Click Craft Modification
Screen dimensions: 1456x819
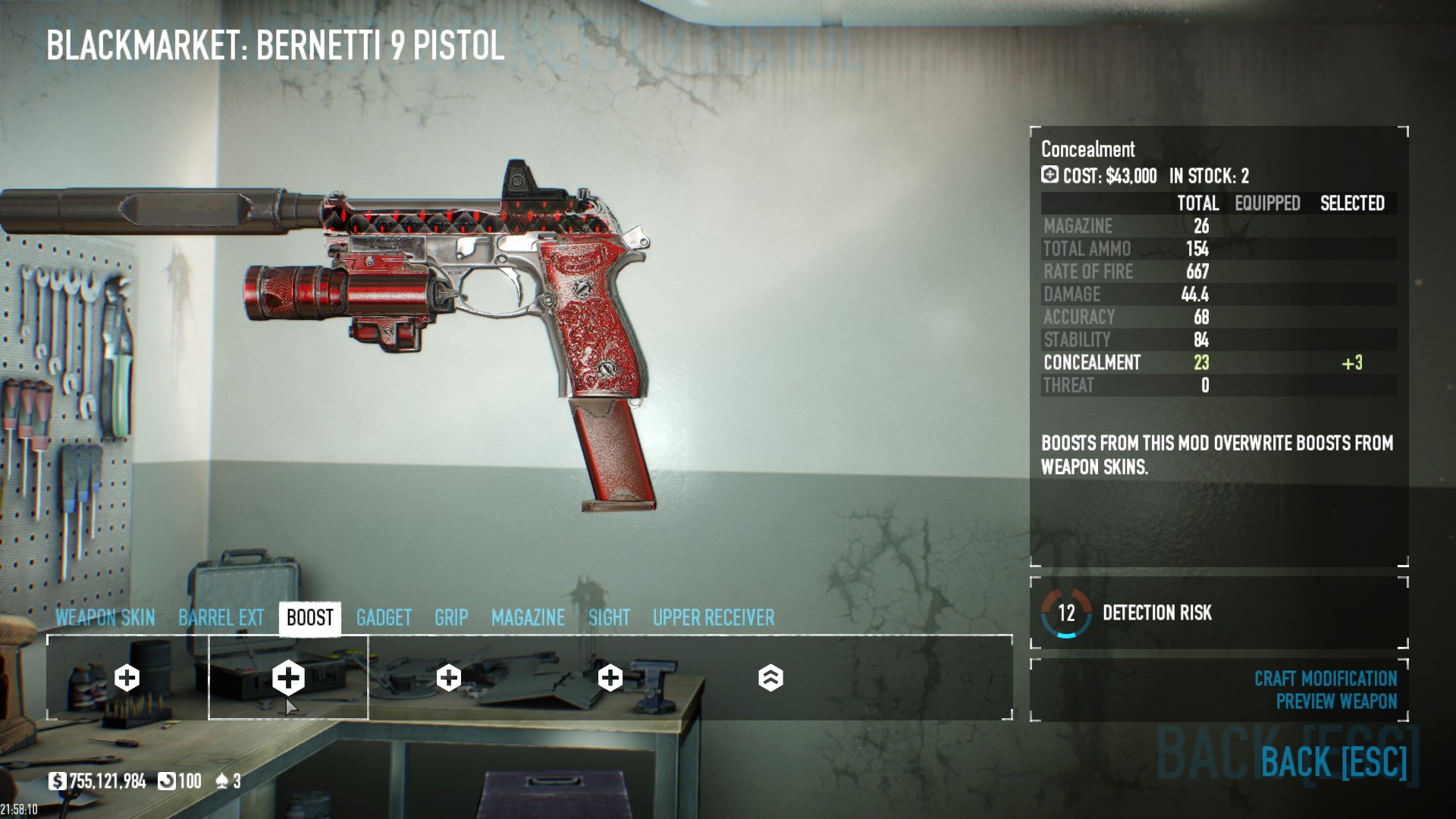1325,678
